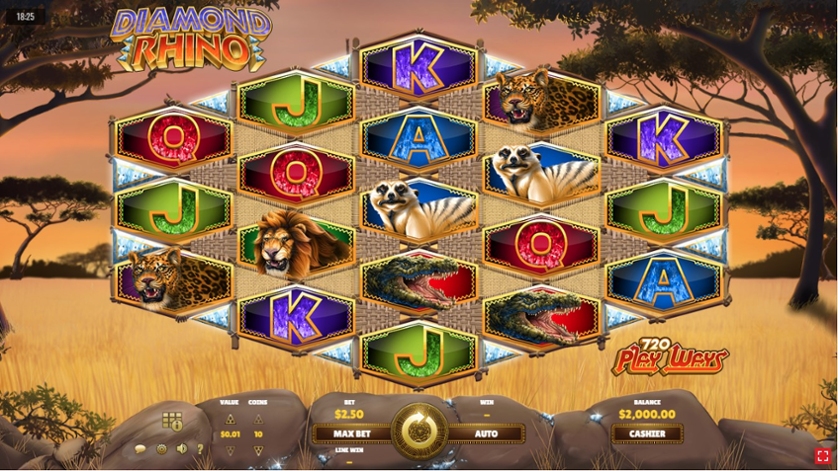Viewport: 838px width, 471px height.
Task: Activate AUTO spin mode
Action: (486, 435)
